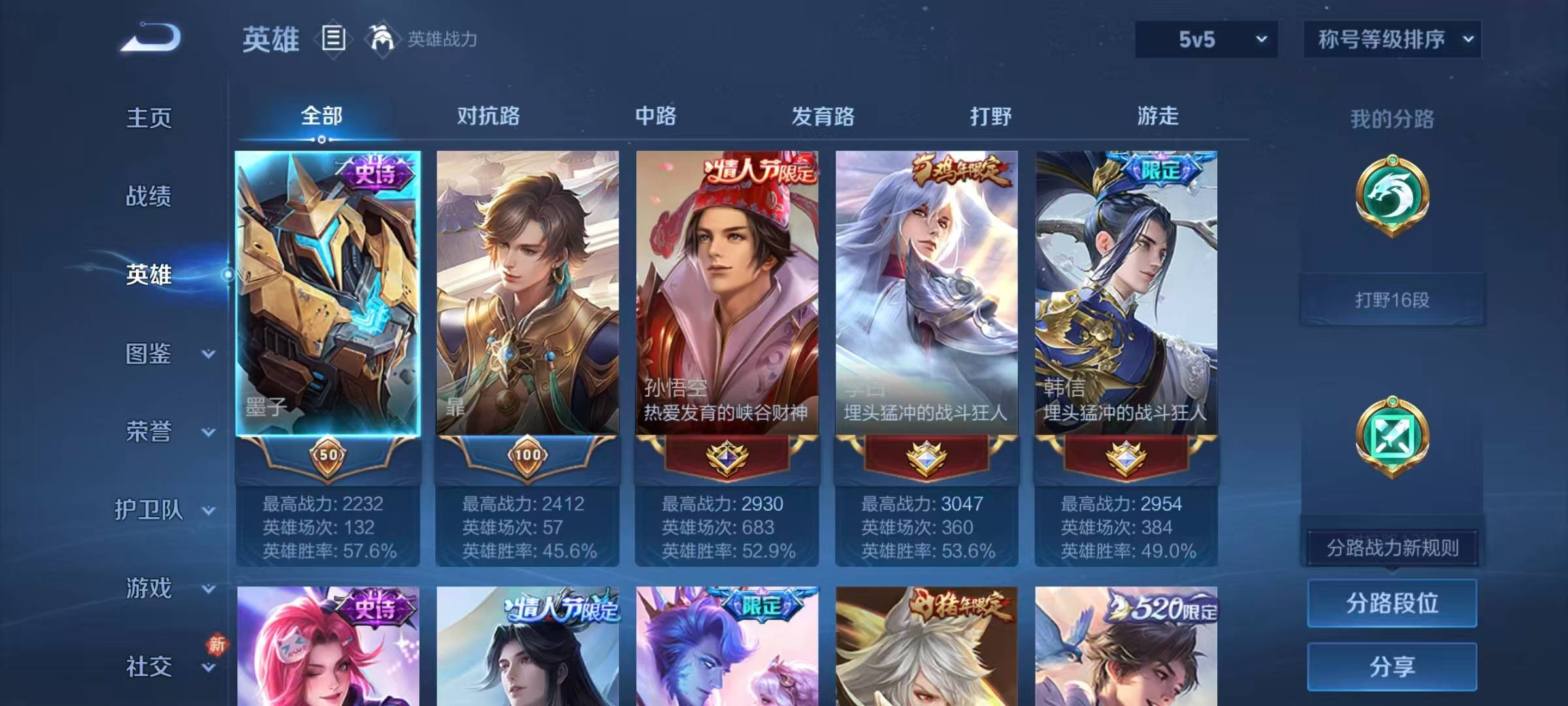Click the 分享 button

point(1392,667)
